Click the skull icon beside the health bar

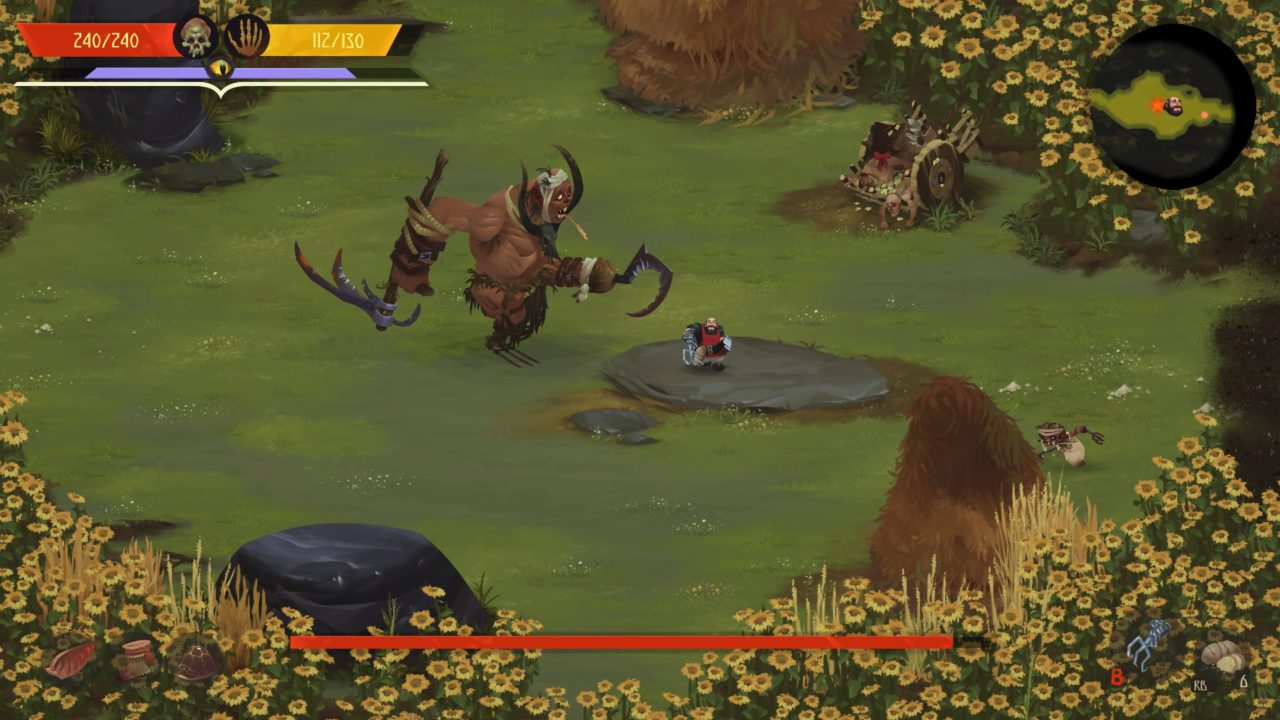196,38
